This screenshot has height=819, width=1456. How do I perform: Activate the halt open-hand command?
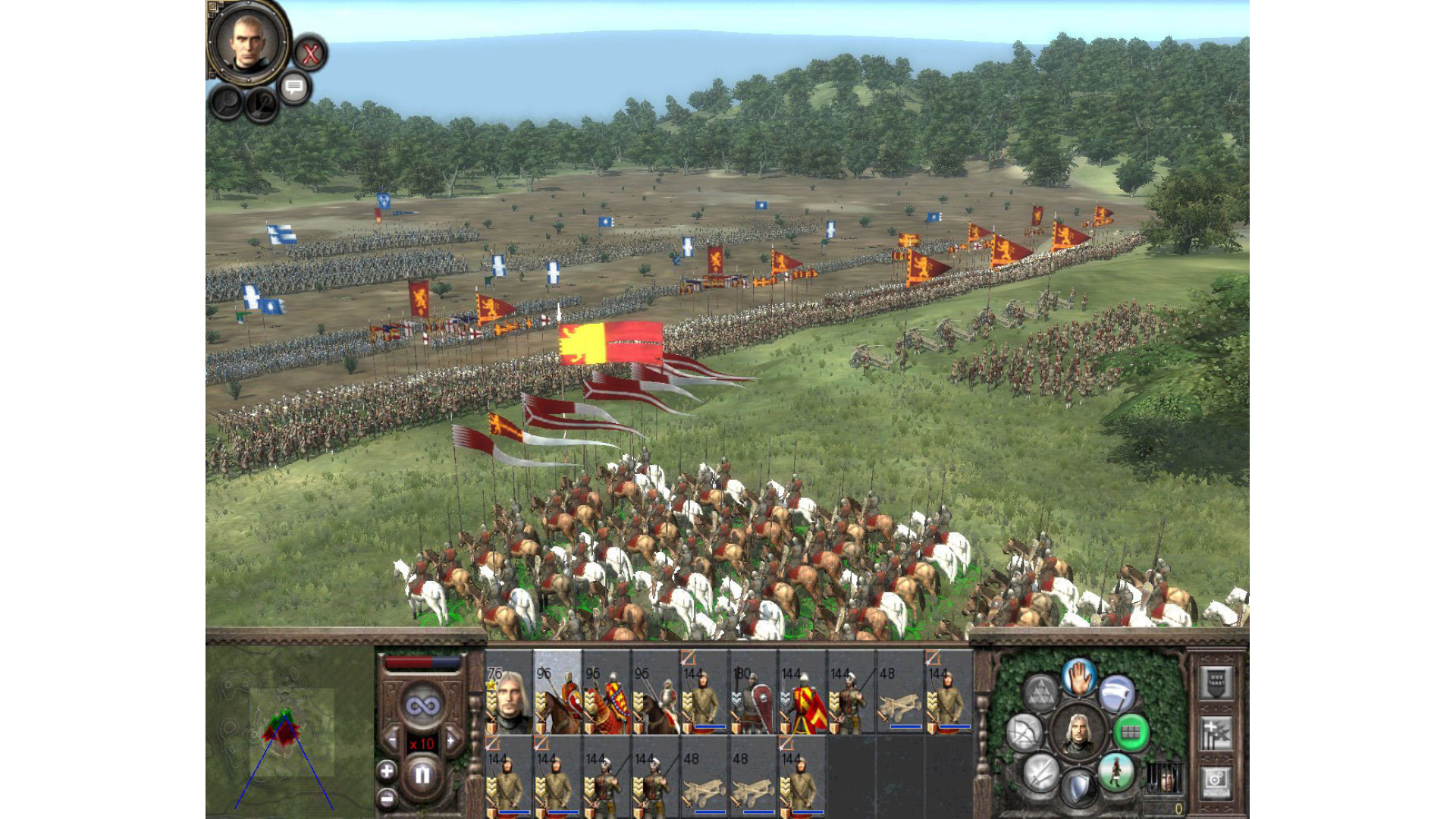(x=1078, y=677)
